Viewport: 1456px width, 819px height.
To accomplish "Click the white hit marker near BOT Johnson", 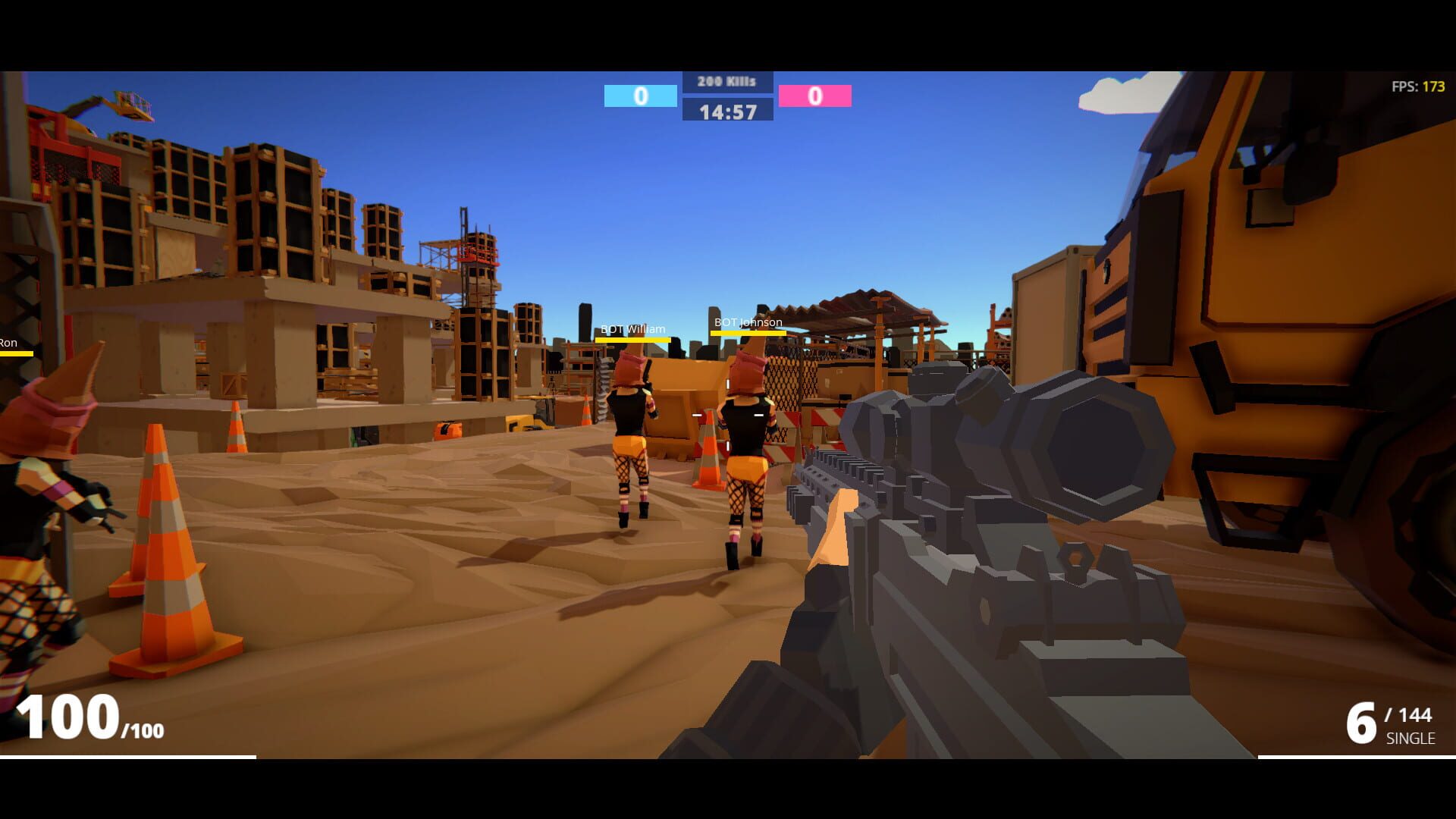I will (758, 416).
